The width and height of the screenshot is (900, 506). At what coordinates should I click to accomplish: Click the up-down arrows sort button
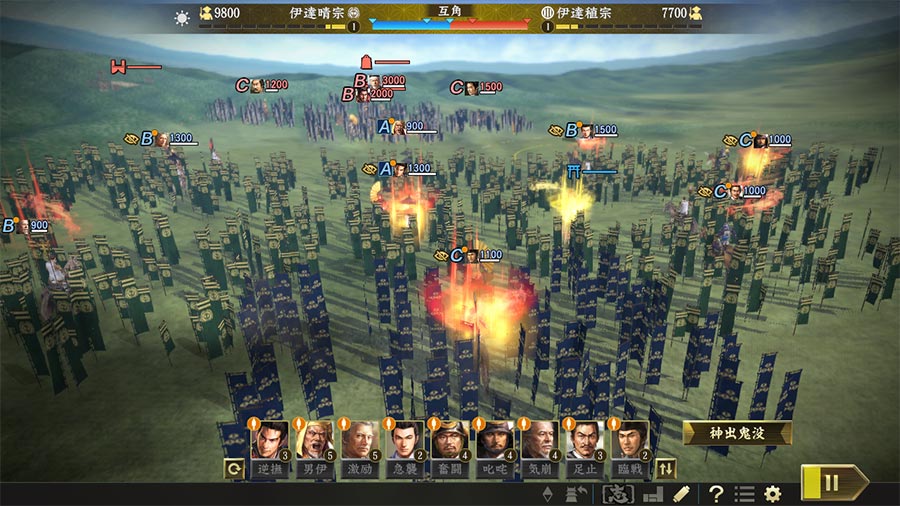666,467
